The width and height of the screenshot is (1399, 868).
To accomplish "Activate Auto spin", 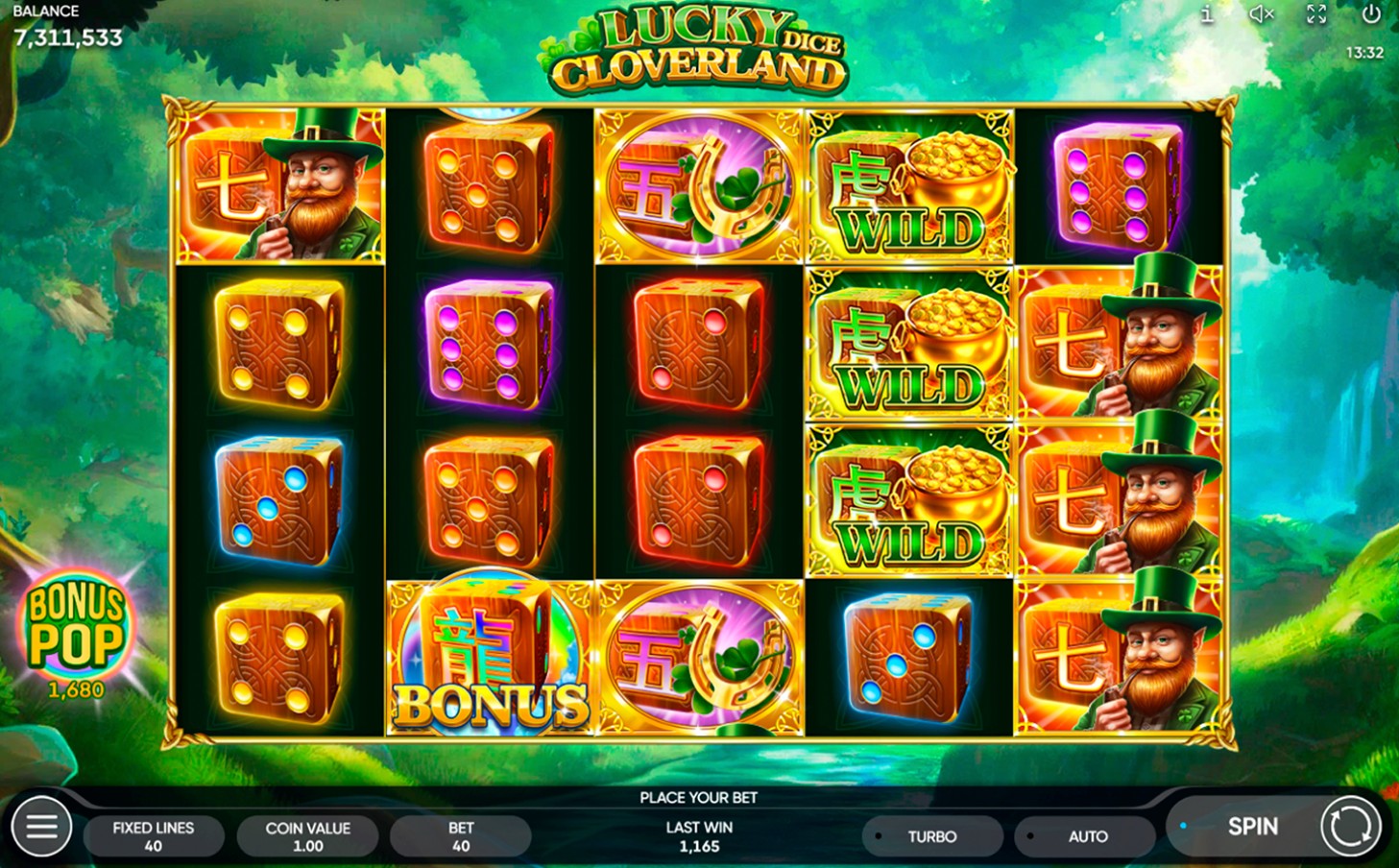I will coord(1085,835).
